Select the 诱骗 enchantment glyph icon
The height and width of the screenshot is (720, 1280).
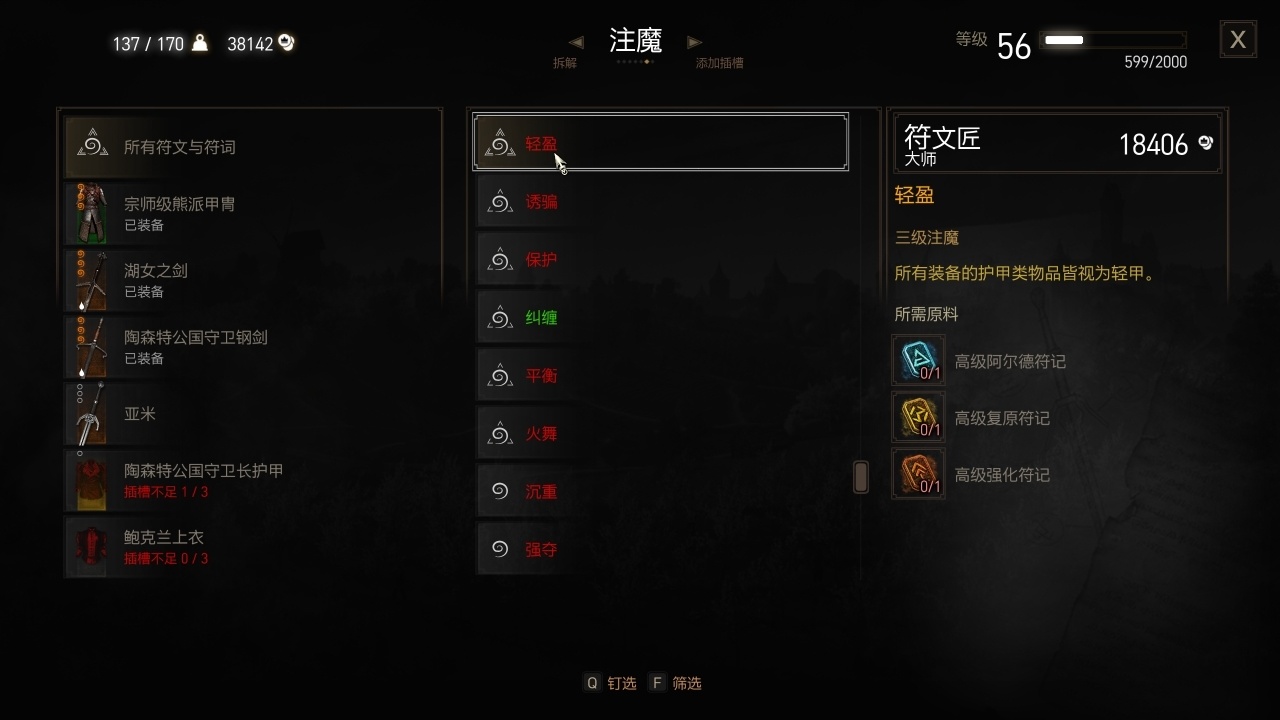pos(500,200)
